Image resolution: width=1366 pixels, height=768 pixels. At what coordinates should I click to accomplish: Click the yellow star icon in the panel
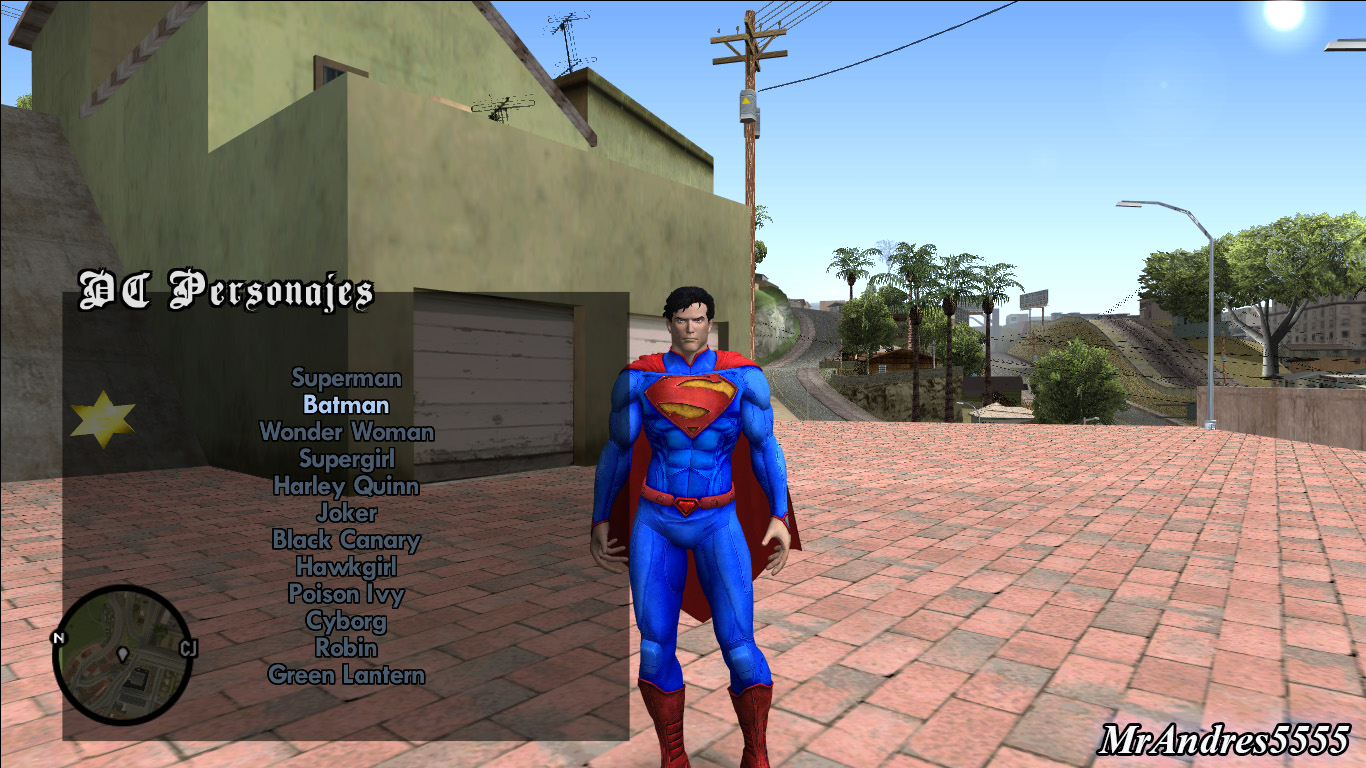point(103,418)
